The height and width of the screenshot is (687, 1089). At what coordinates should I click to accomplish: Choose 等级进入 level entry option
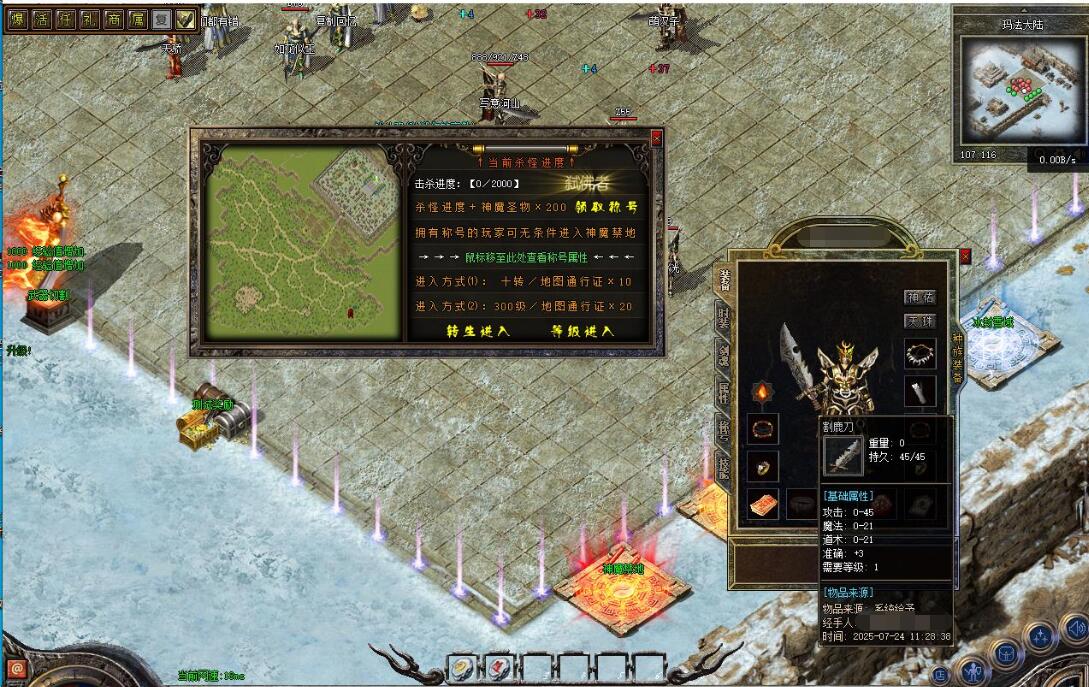click(x=583, y=331)
